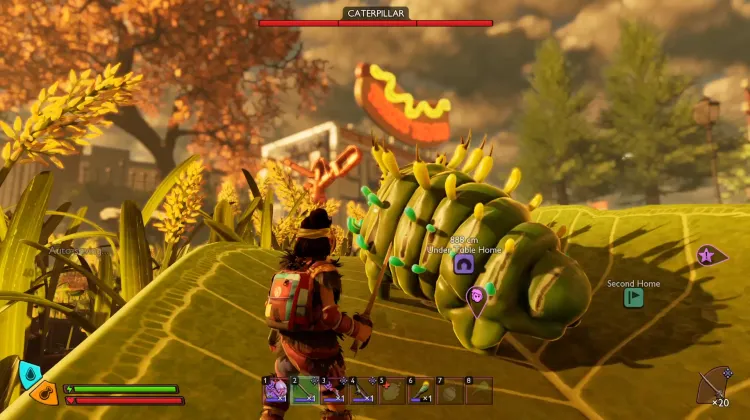Select the highlighted green hotbar slot 2
This screenshot has width=750, height=420.
pos(304,391)
